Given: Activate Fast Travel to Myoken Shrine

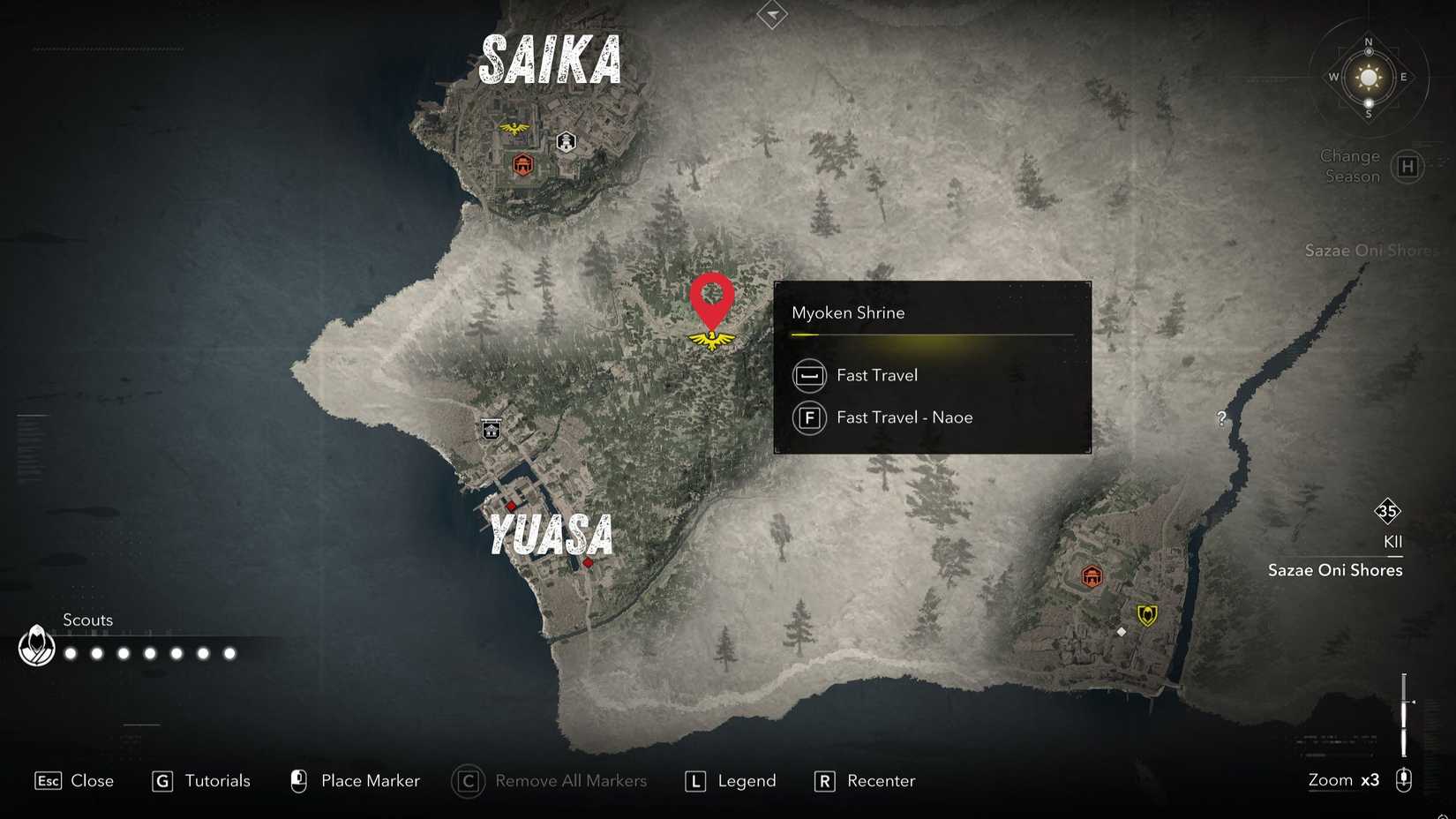Looking at the screenshot, I should (877, 375).
